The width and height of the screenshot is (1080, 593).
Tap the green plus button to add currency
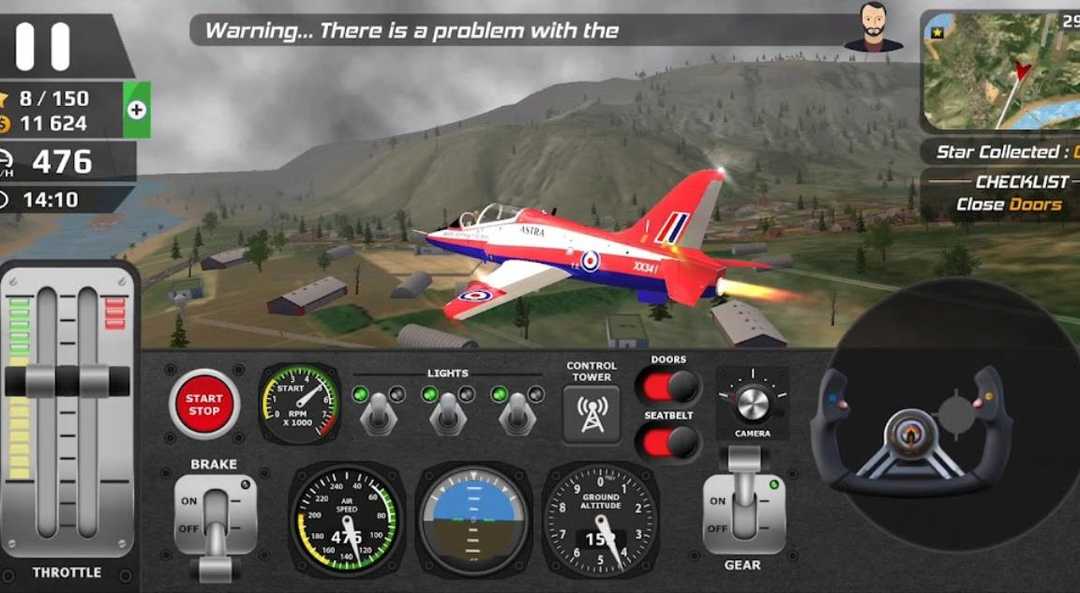[x=137, y=110]
